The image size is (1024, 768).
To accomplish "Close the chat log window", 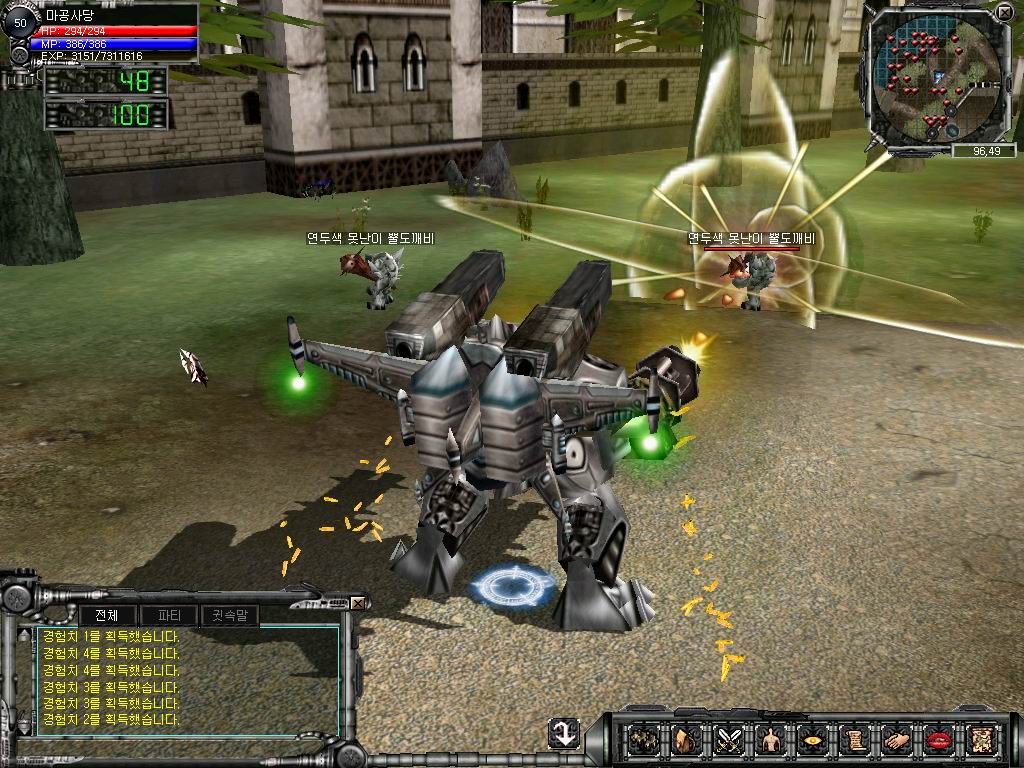I will tap(358, 603).
